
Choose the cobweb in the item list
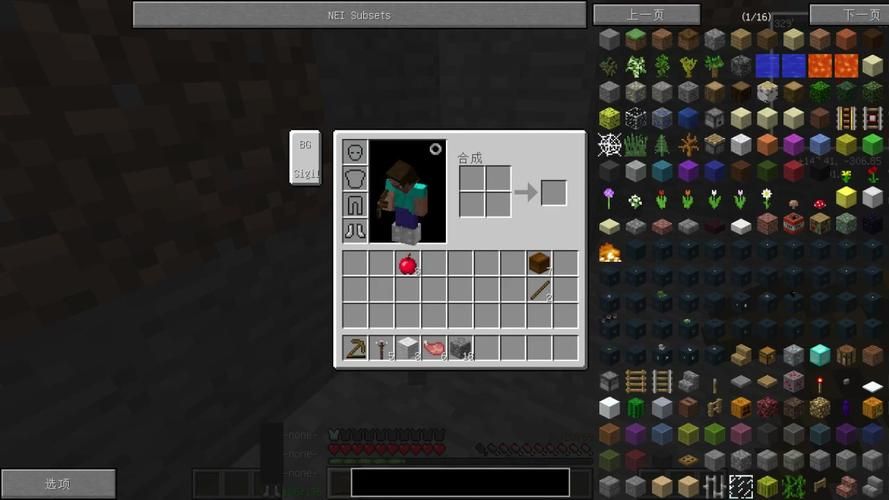(609, 145)
